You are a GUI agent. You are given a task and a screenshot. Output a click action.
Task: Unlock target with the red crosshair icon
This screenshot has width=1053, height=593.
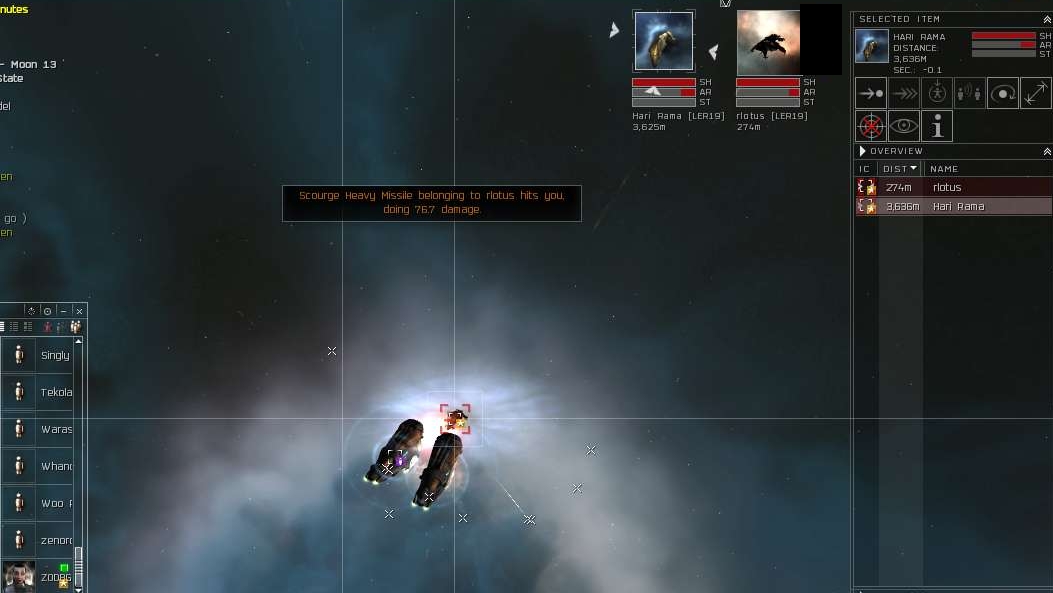(871, 126)
